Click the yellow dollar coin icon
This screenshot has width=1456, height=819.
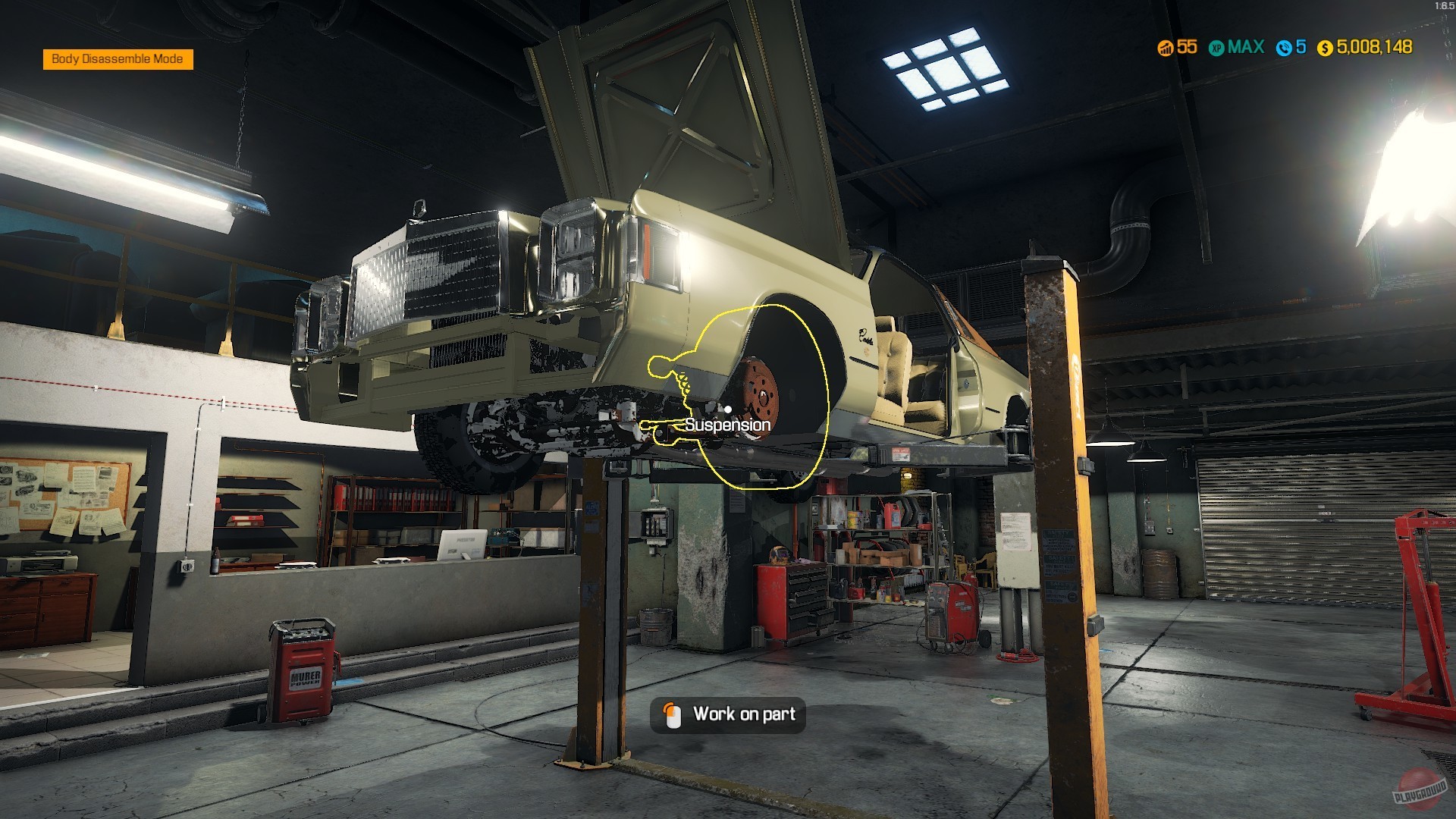click(1323, 47)
